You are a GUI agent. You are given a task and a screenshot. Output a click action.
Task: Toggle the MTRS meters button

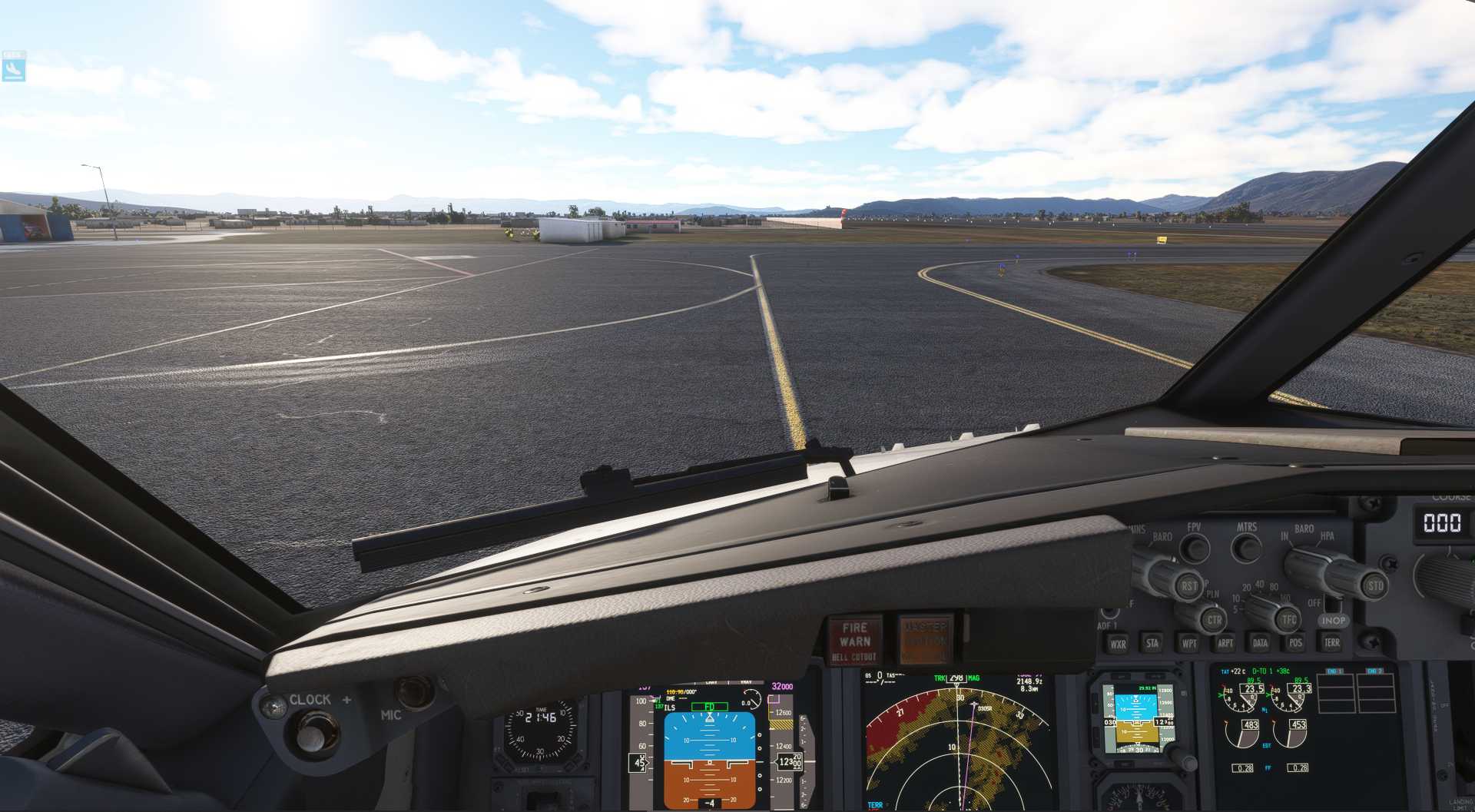coord(1246,548)
